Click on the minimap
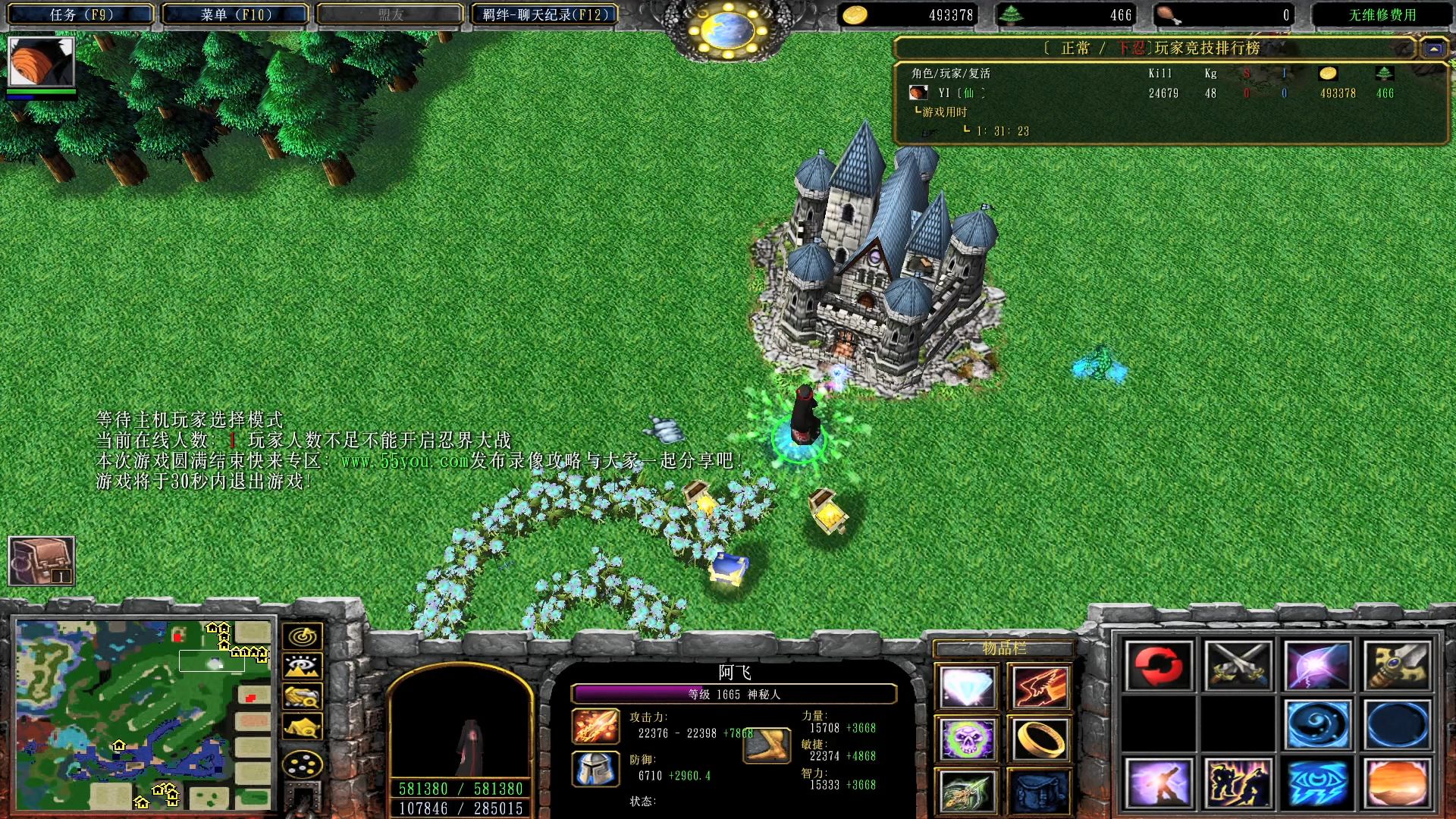This screenshot has height=819, width=1456. pyautogui.click(x=143, y=714)
